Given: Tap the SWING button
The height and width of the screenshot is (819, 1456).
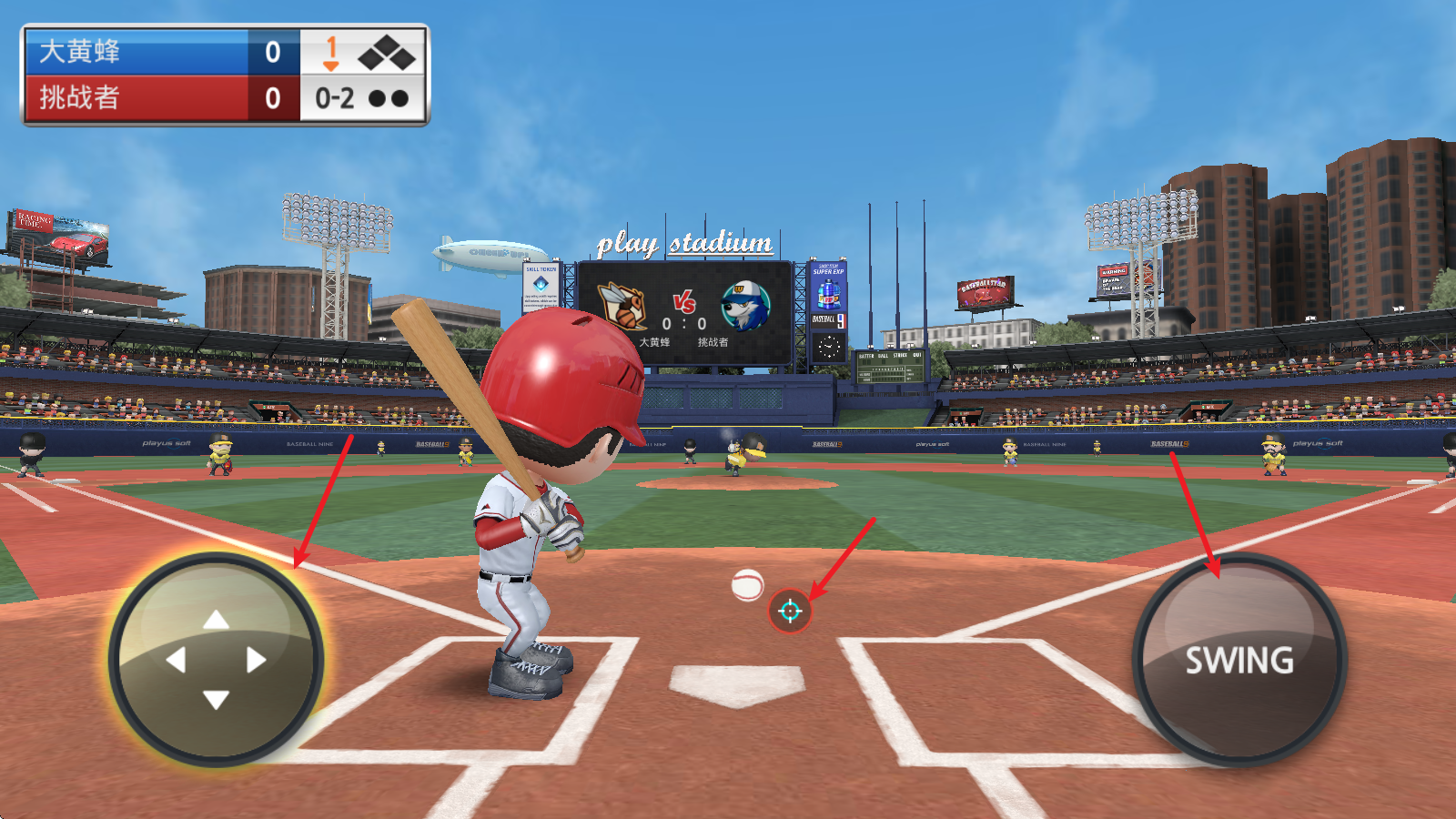Looking at the screenshot, I should [1239, 661].
